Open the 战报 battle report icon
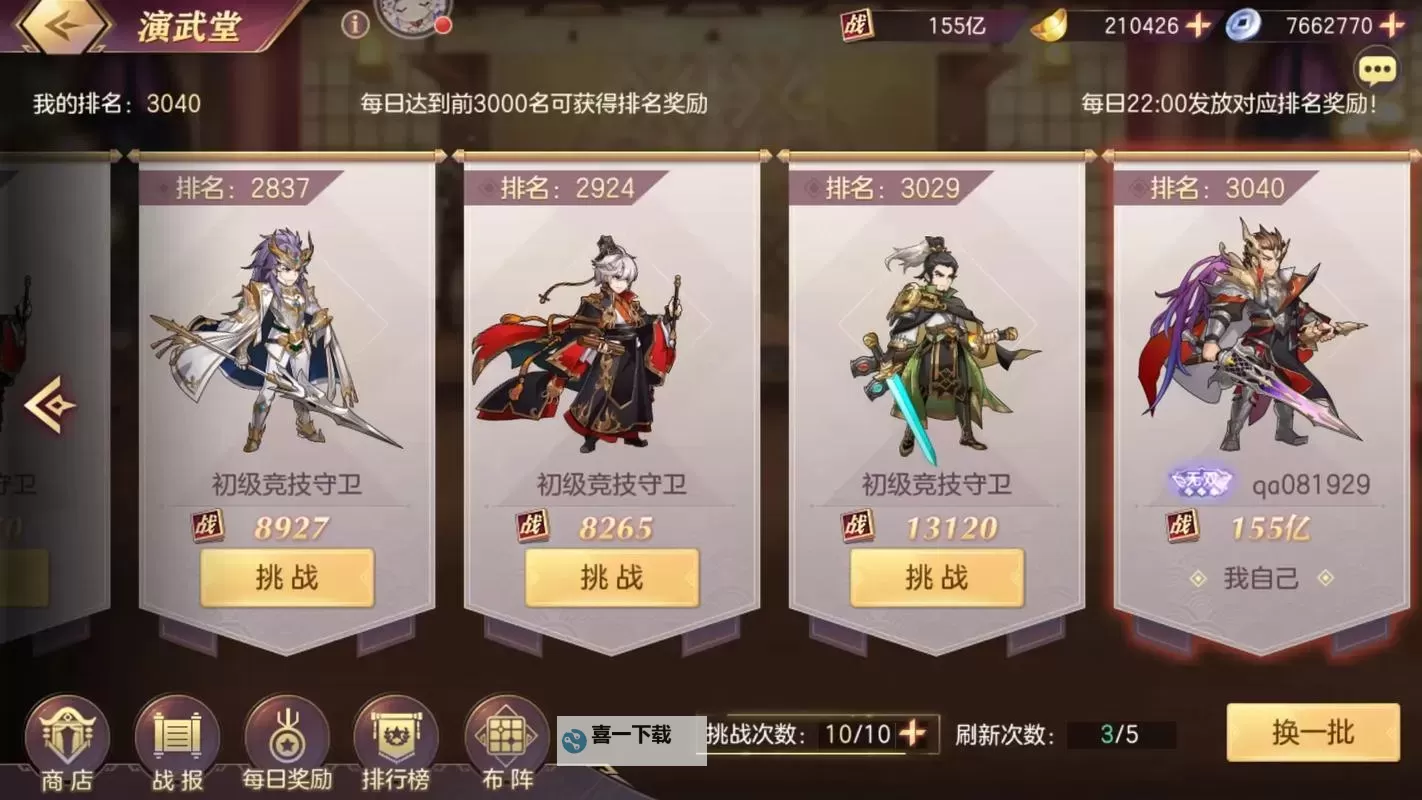 [x=175, y=745]
